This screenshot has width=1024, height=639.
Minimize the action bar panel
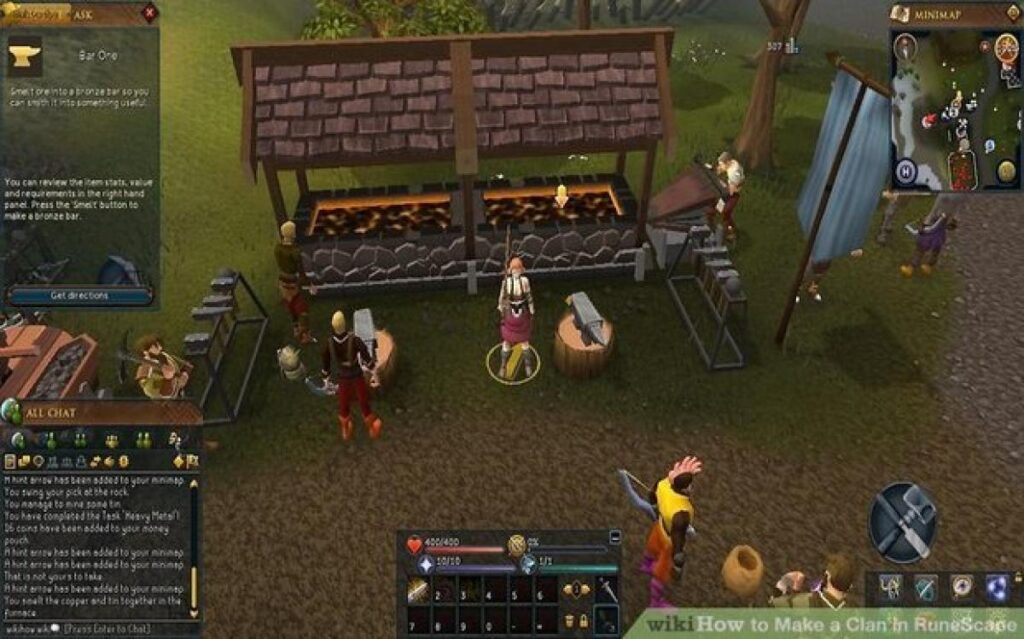click(x=614, y=537)
